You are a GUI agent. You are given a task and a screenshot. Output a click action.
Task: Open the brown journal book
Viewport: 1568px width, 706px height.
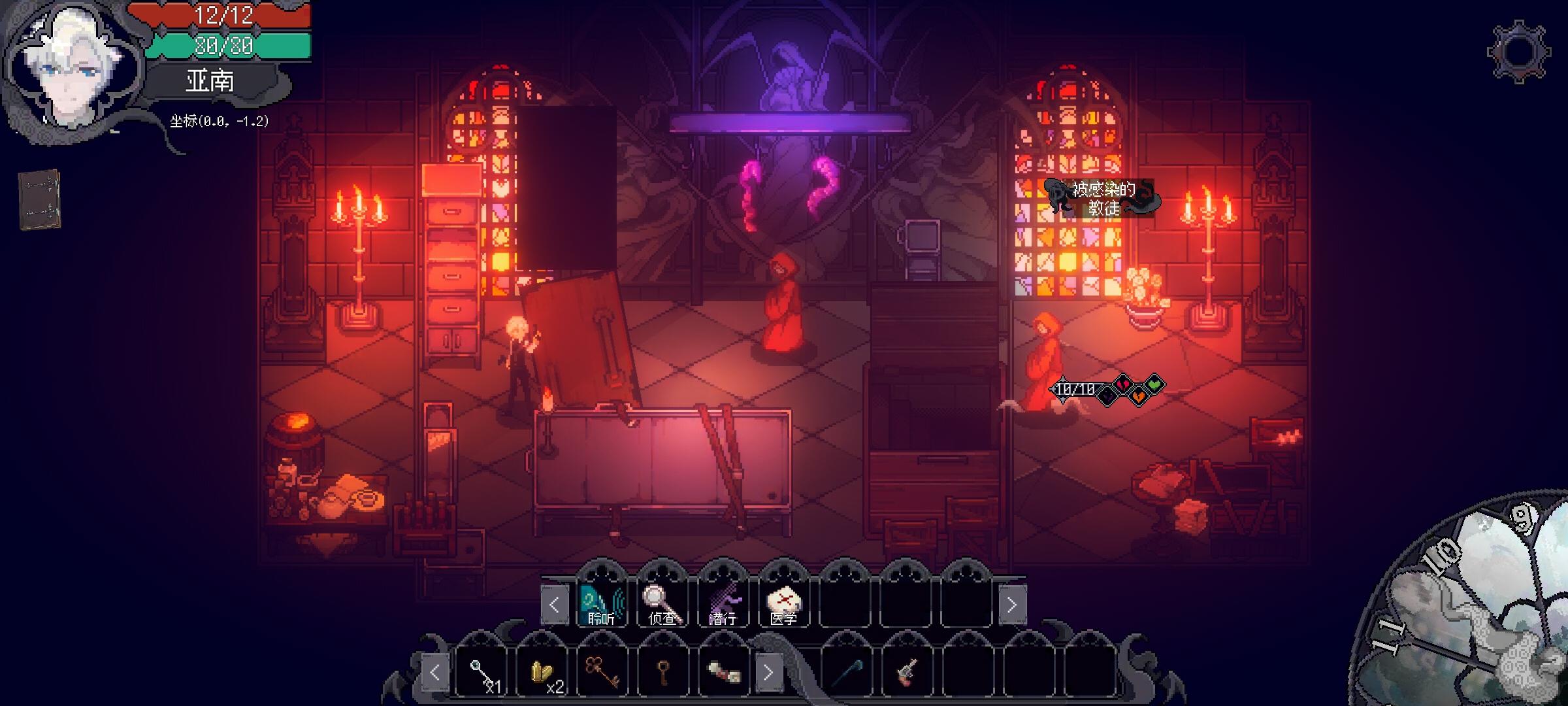(39, 199)
